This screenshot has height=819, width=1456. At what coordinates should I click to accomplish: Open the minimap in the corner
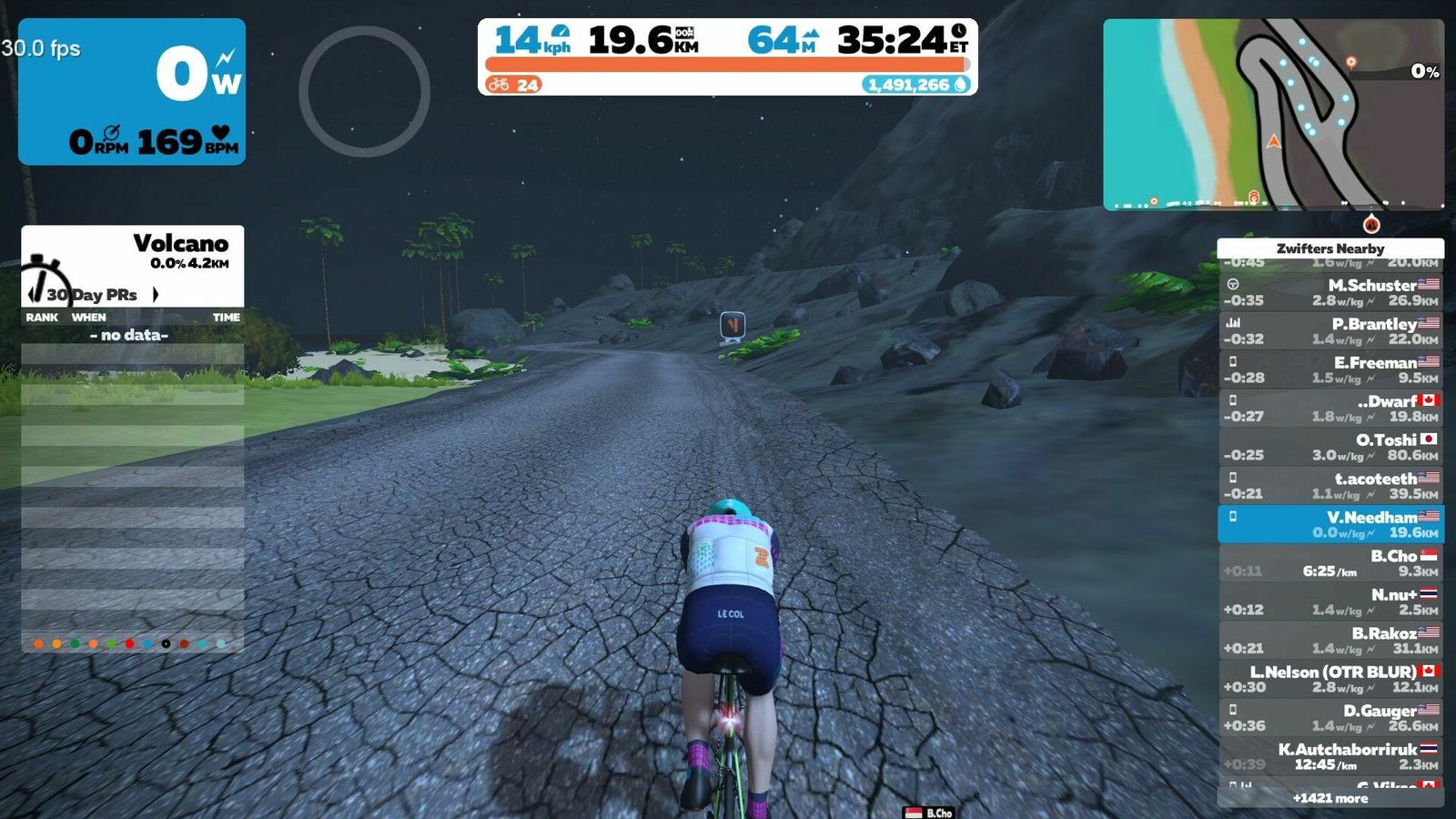click(1273, 115)
